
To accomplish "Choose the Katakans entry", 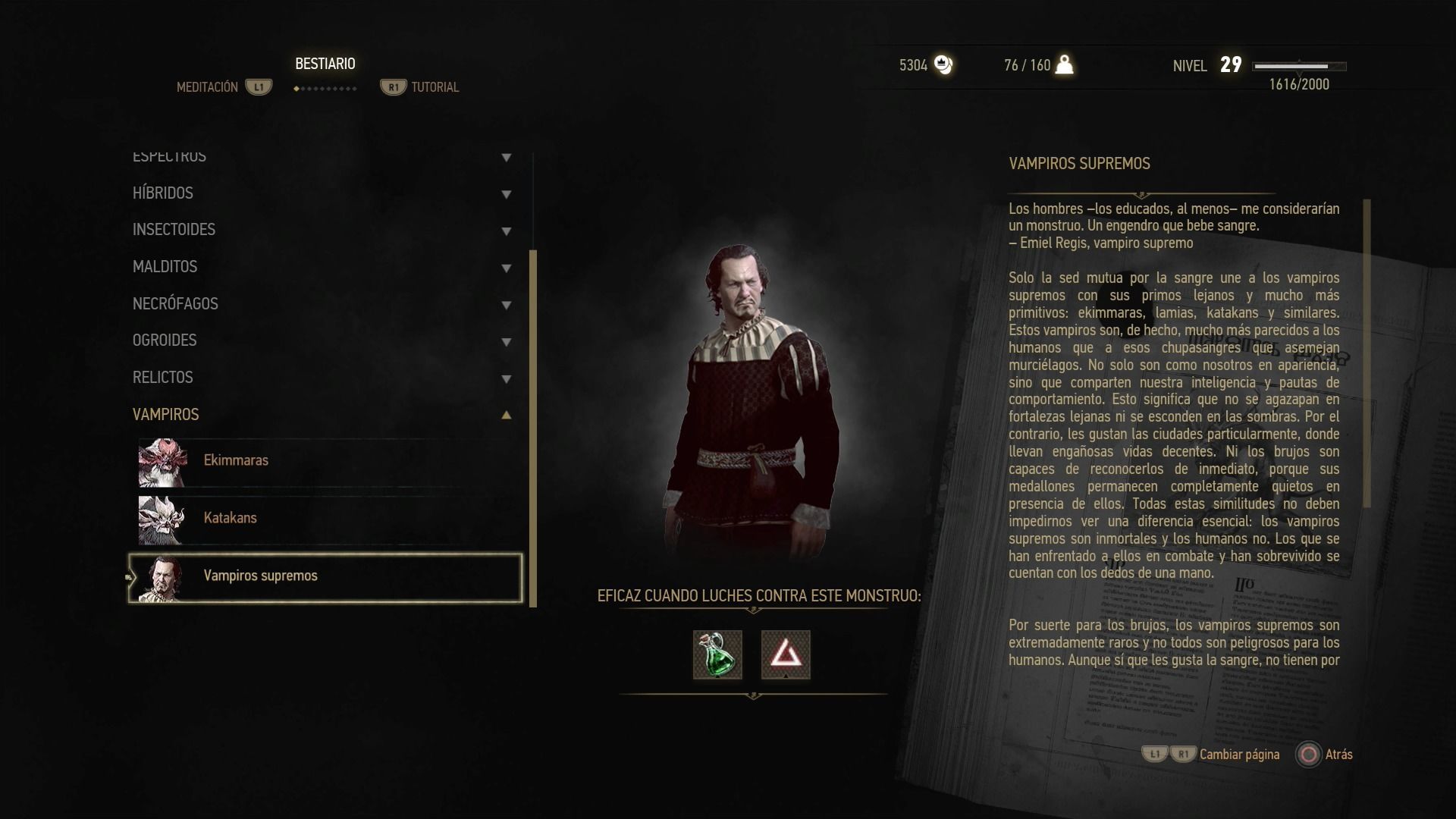I will point(230,518).
